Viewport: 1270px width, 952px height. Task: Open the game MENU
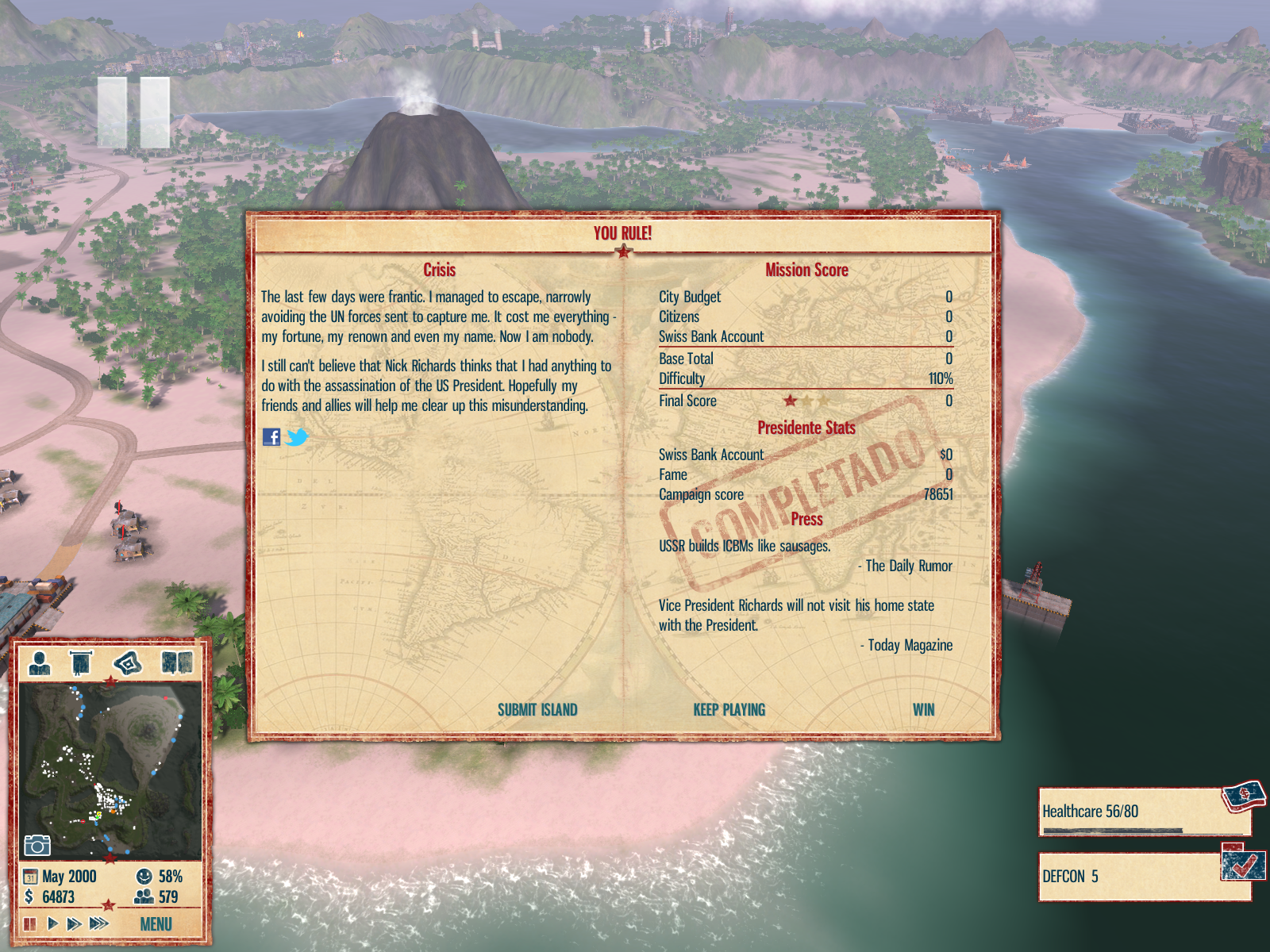[x=156, y=924]
